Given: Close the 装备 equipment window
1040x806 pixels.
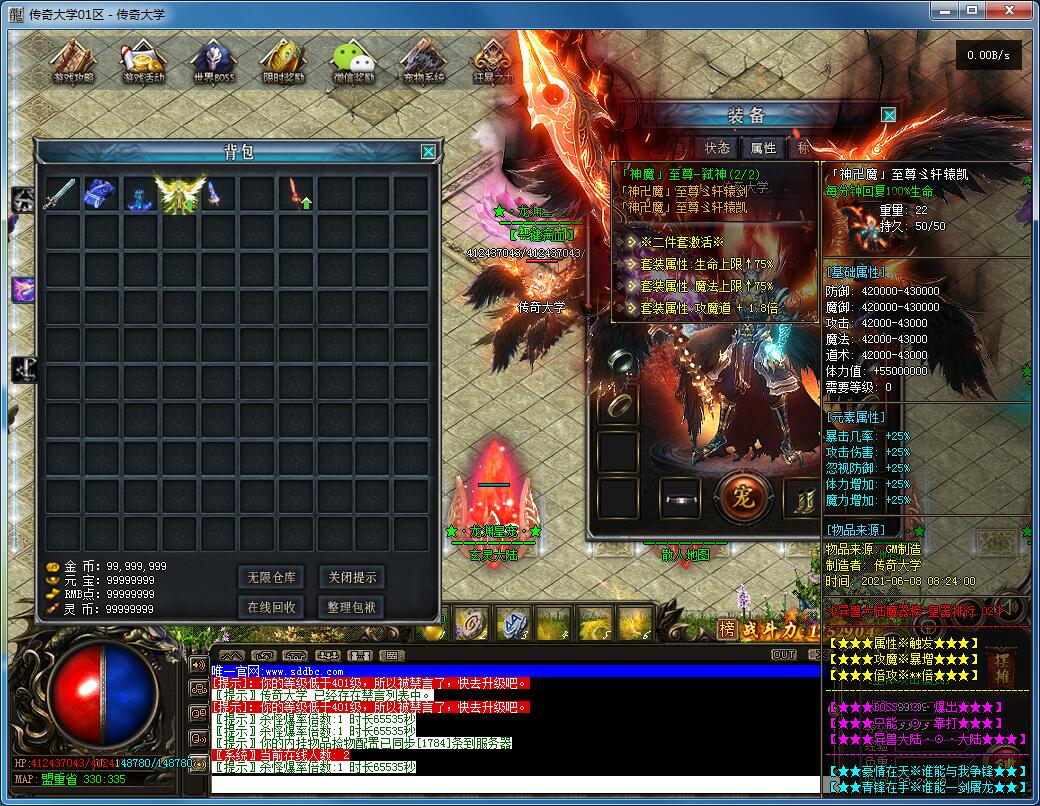Looking at the screenshot, I should pos(888,115).
